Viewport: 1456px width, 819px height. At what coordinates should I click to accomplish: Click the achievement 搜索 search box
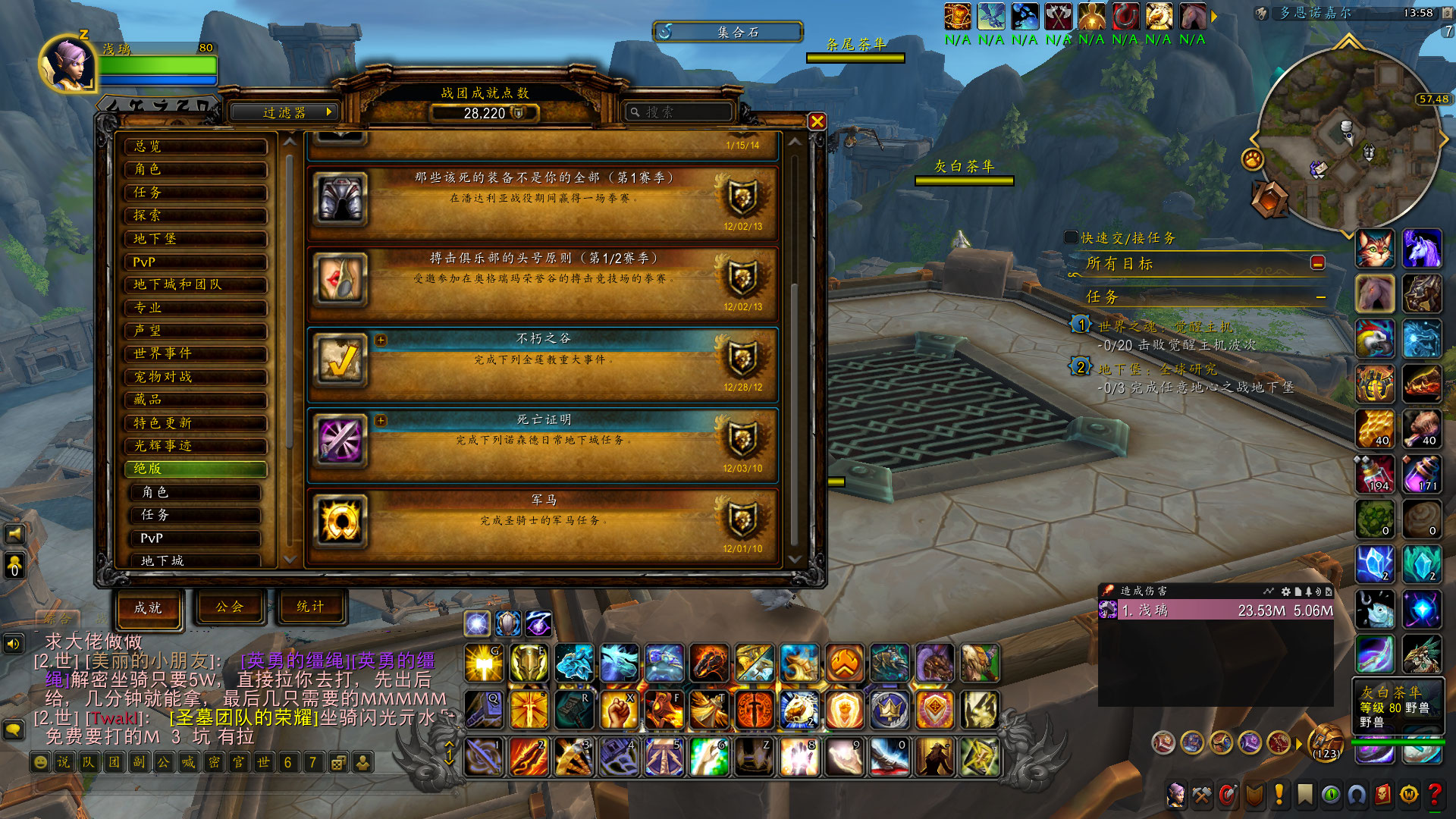(679, 112)
